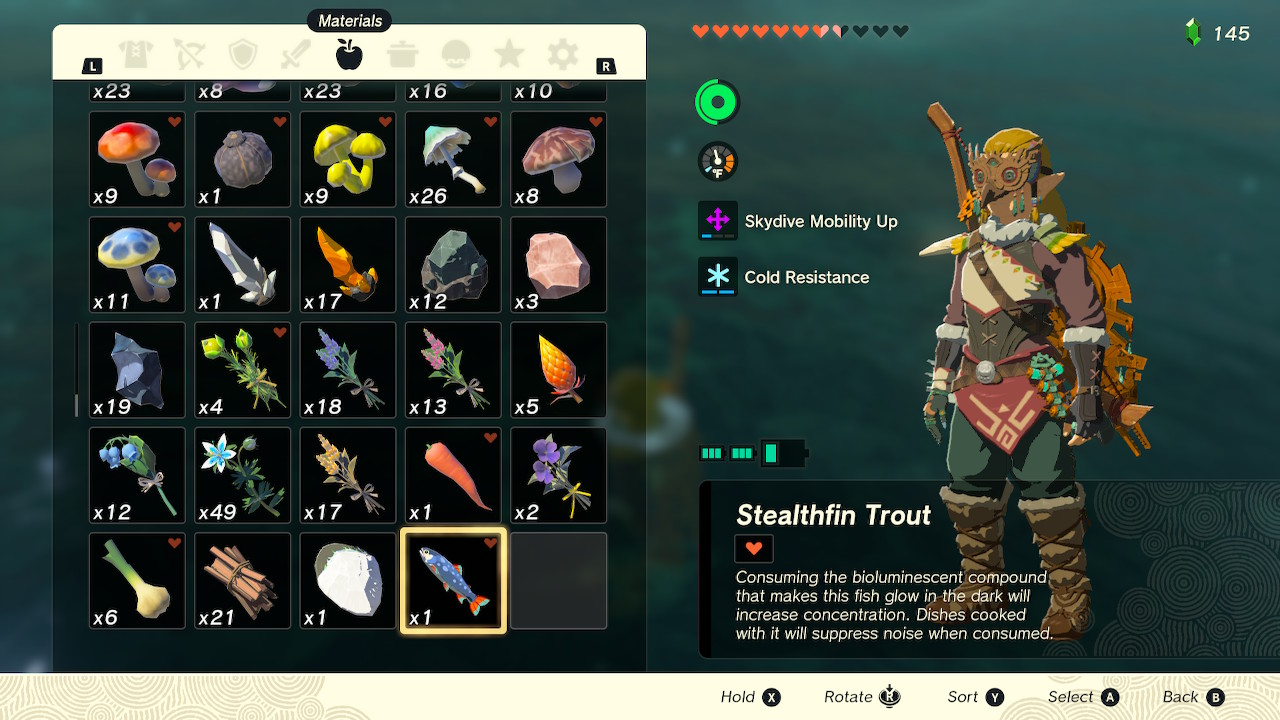Click the temperature gauge icon
Screen dimensions: 1280x720
tap(716, 159)
